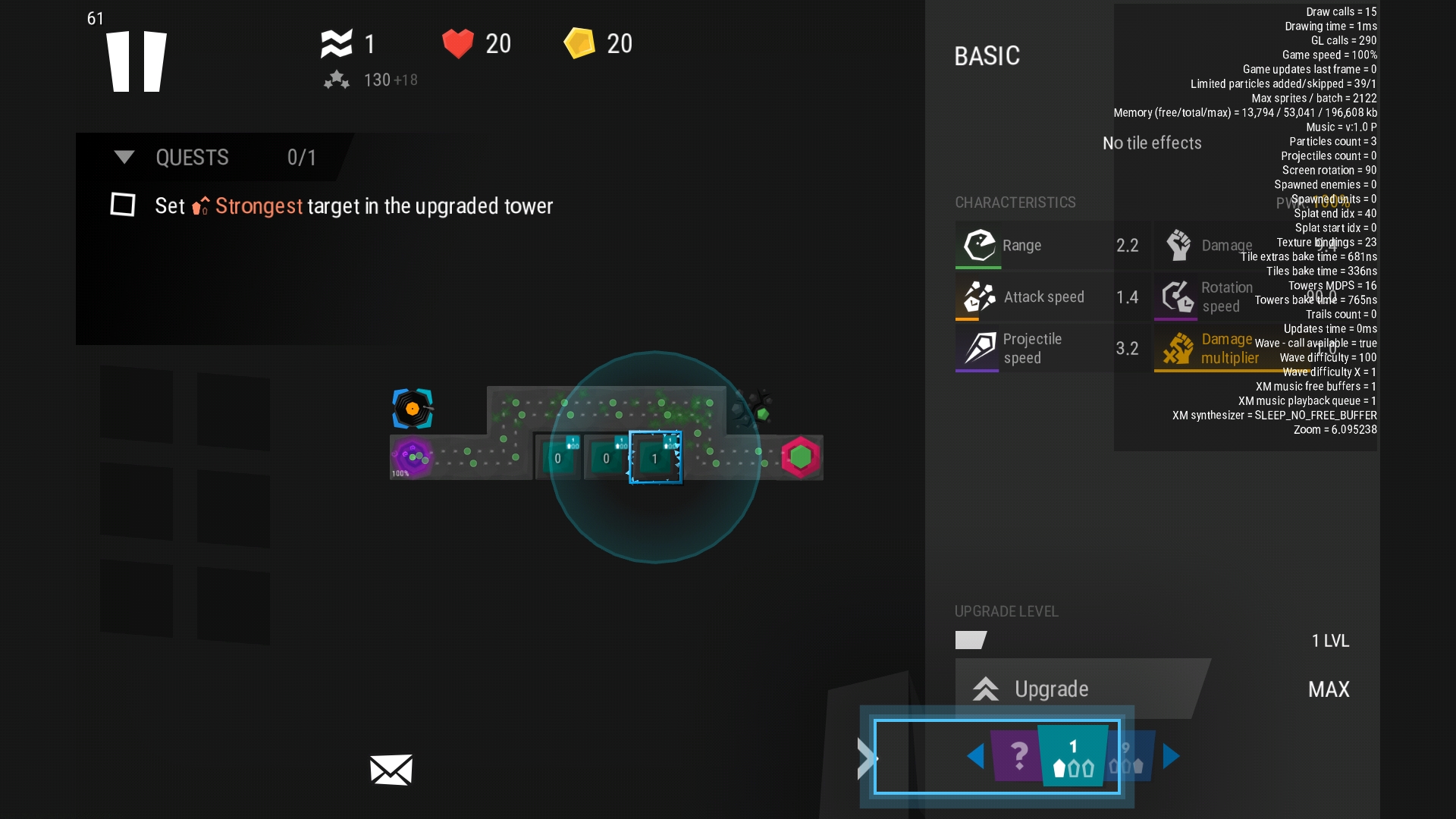Select the vinyl record music tile
This screenshot has width=1456, height=819.
(x=413, y=409)
